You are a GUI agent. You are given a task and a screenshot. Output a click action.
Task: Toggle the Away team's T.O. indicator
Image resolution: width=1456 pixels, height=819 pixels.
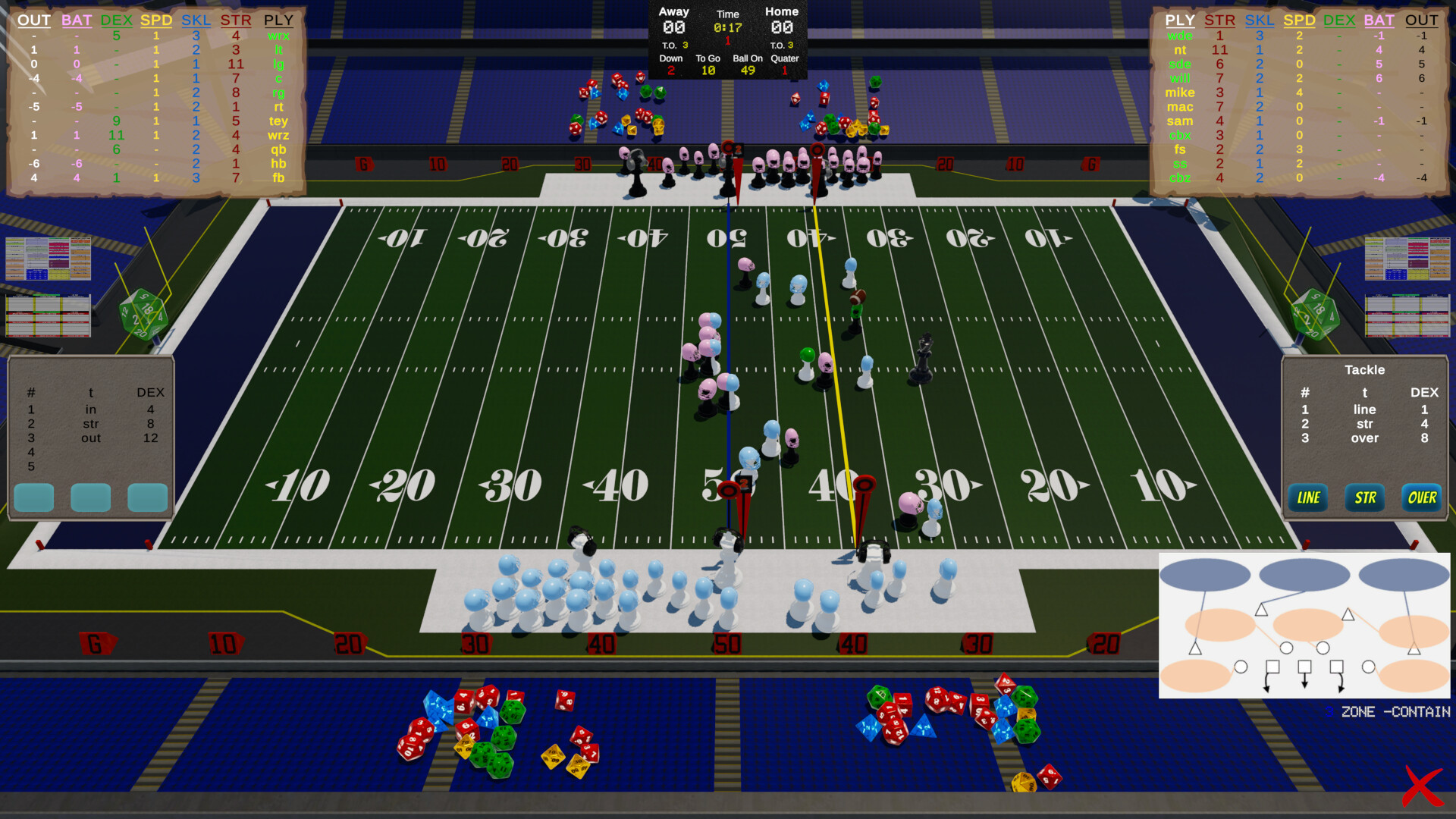click(x=675, y=44)
